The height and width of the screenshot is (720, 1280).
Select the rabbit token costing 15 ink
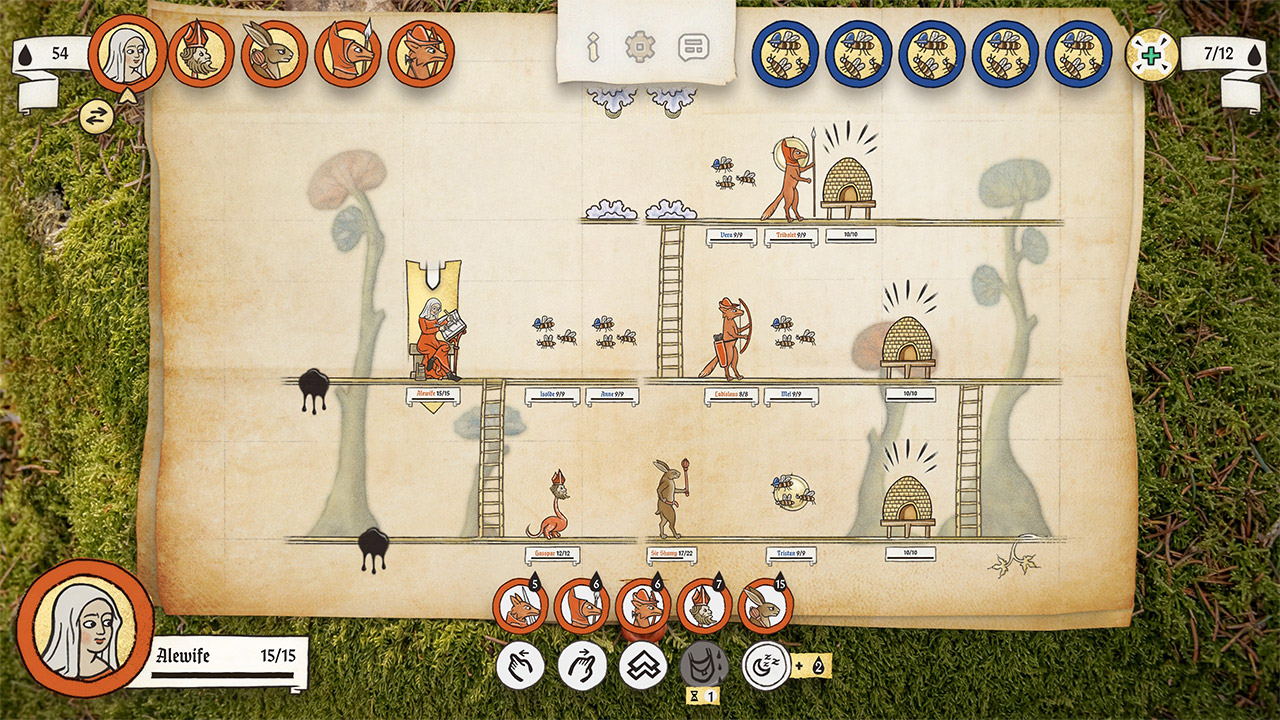pos(762,606)
